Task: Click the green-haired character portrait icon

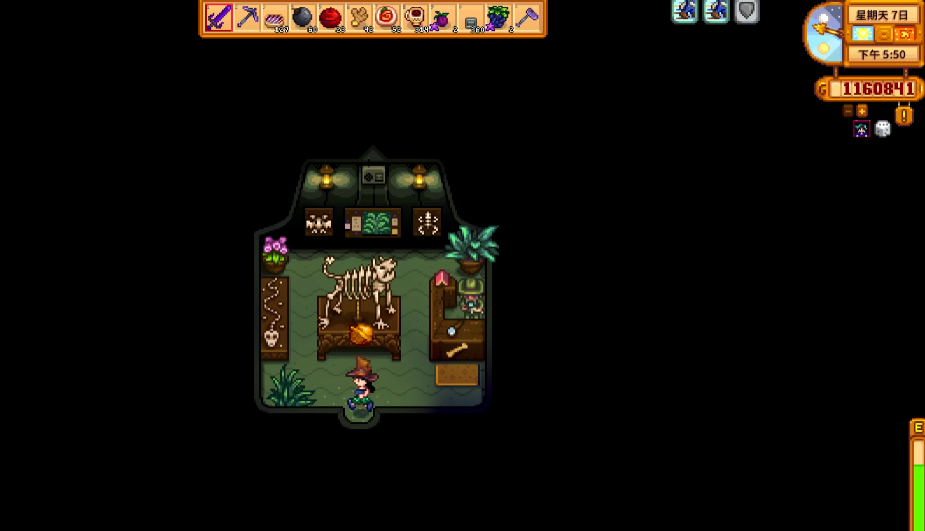Action: tap(861, 128)
